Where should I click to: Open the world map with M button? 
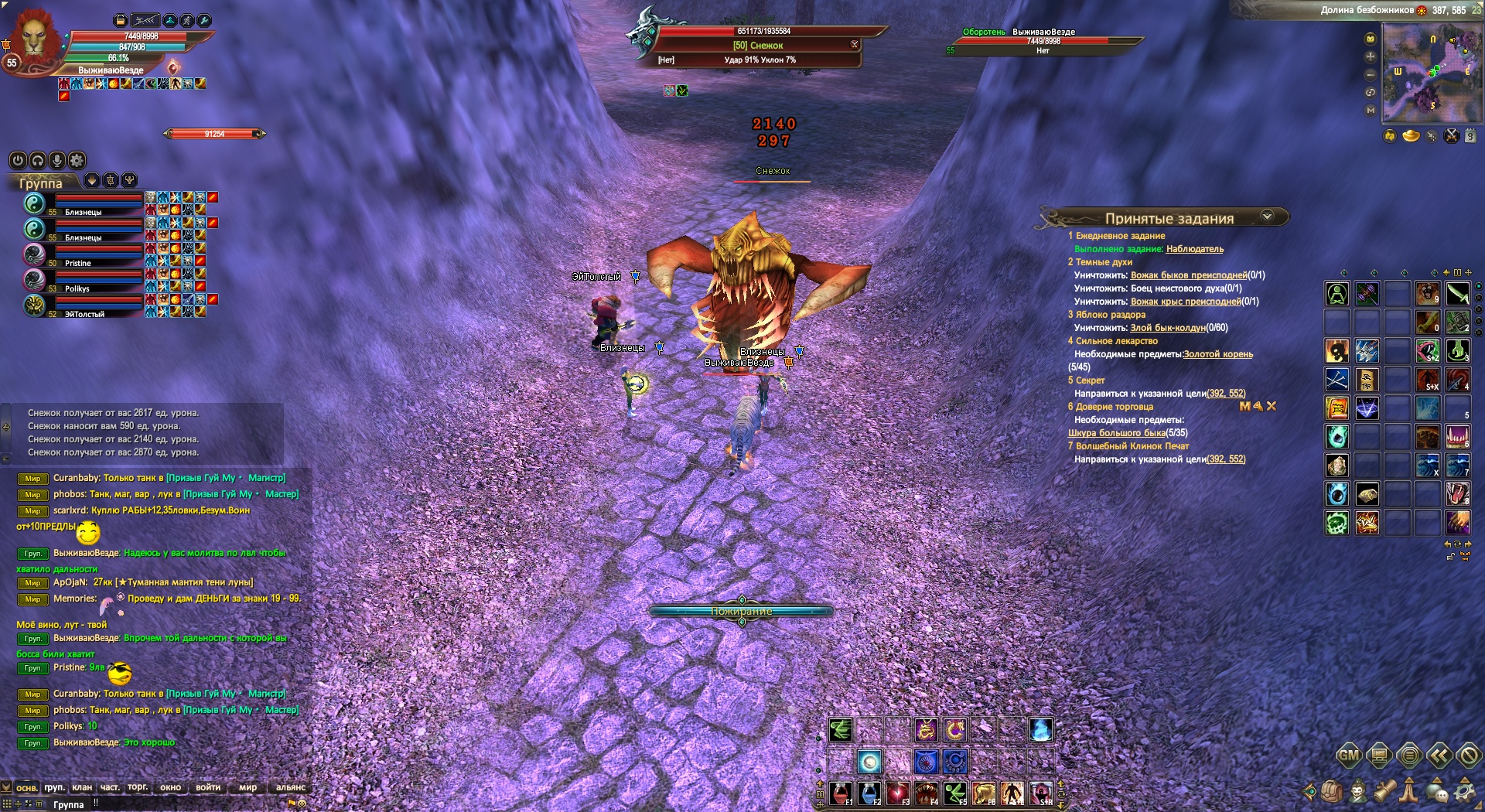tap(1371, 111)
